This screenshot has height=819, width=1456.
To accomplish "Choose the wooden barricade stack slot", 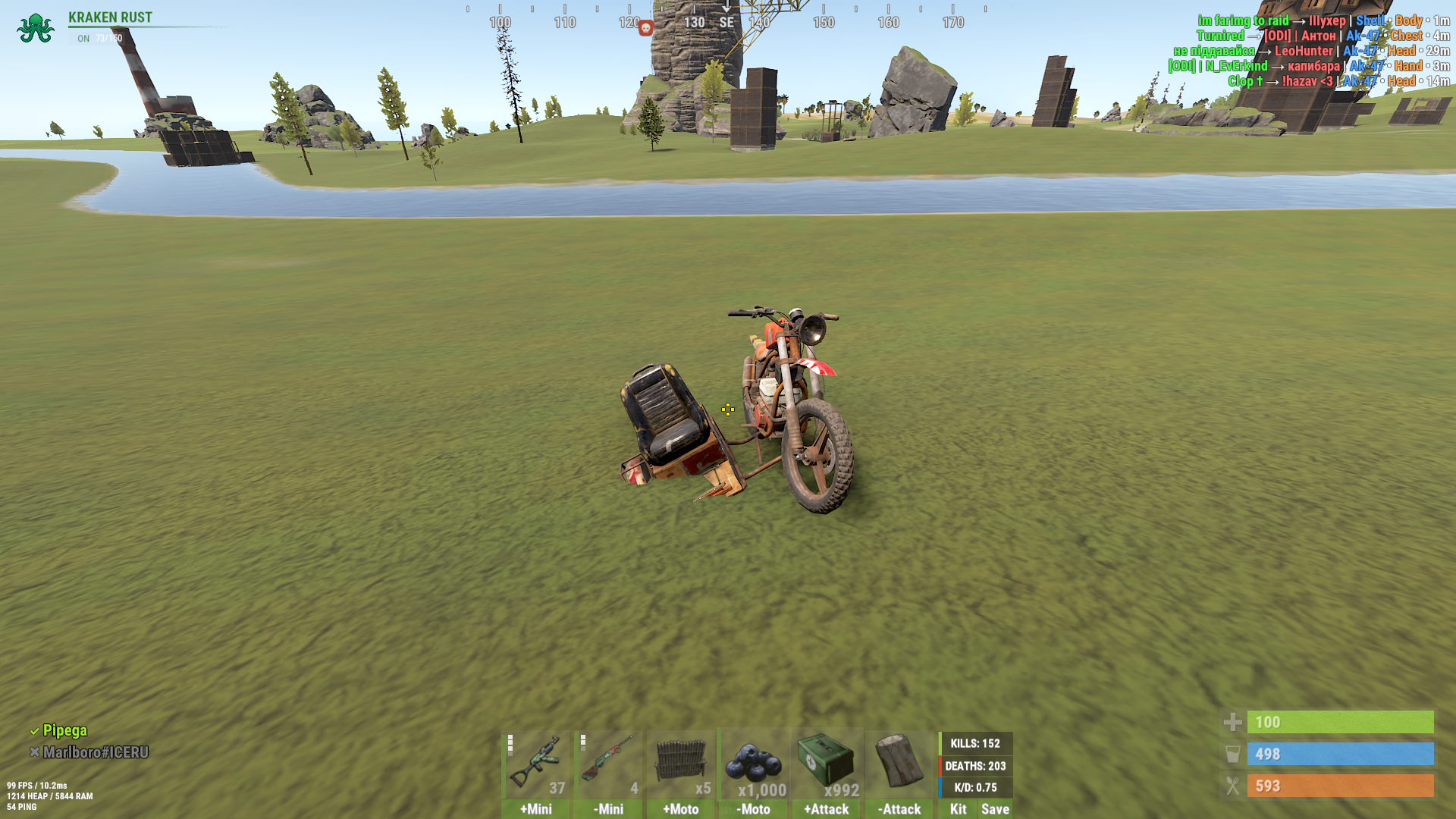I will tap(681, 763).
